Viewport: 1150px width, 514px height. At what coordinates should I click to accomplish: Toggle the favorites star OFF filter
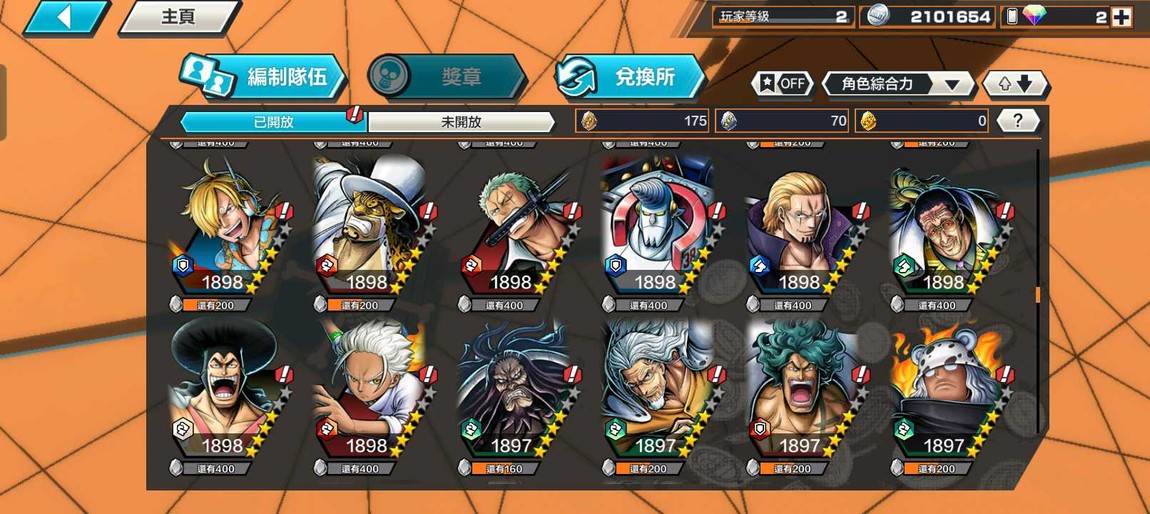(x=783, y=84)
